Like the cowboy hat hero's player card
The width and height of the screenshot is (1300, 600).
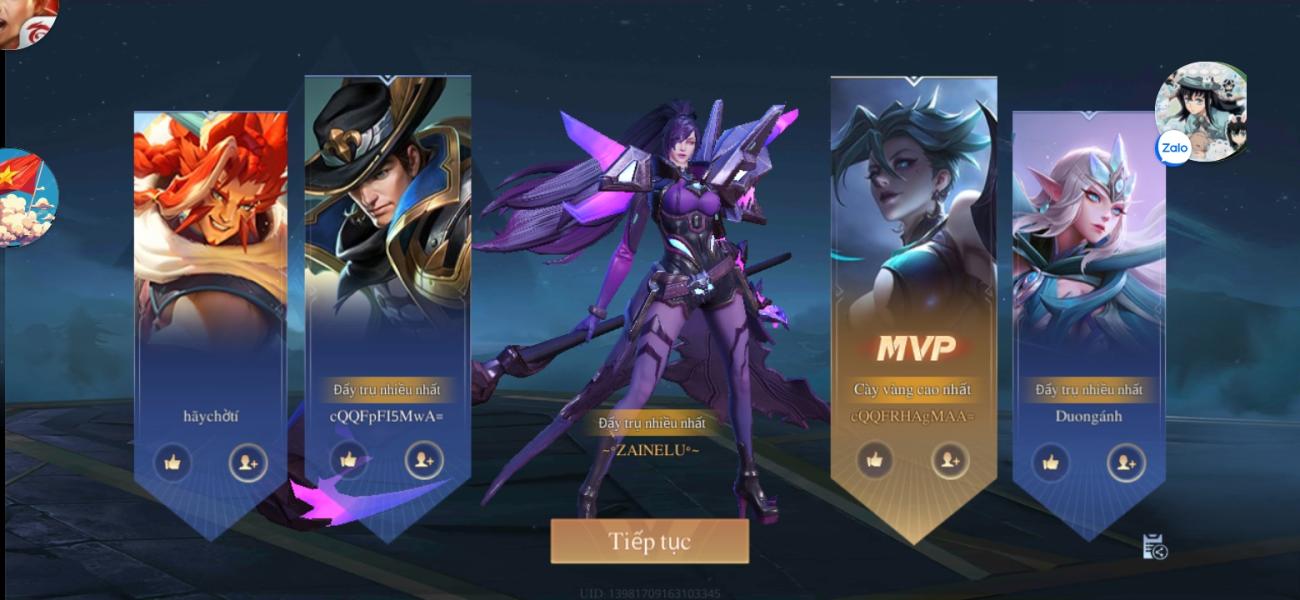pyautogui.click(x=348, y=460)
